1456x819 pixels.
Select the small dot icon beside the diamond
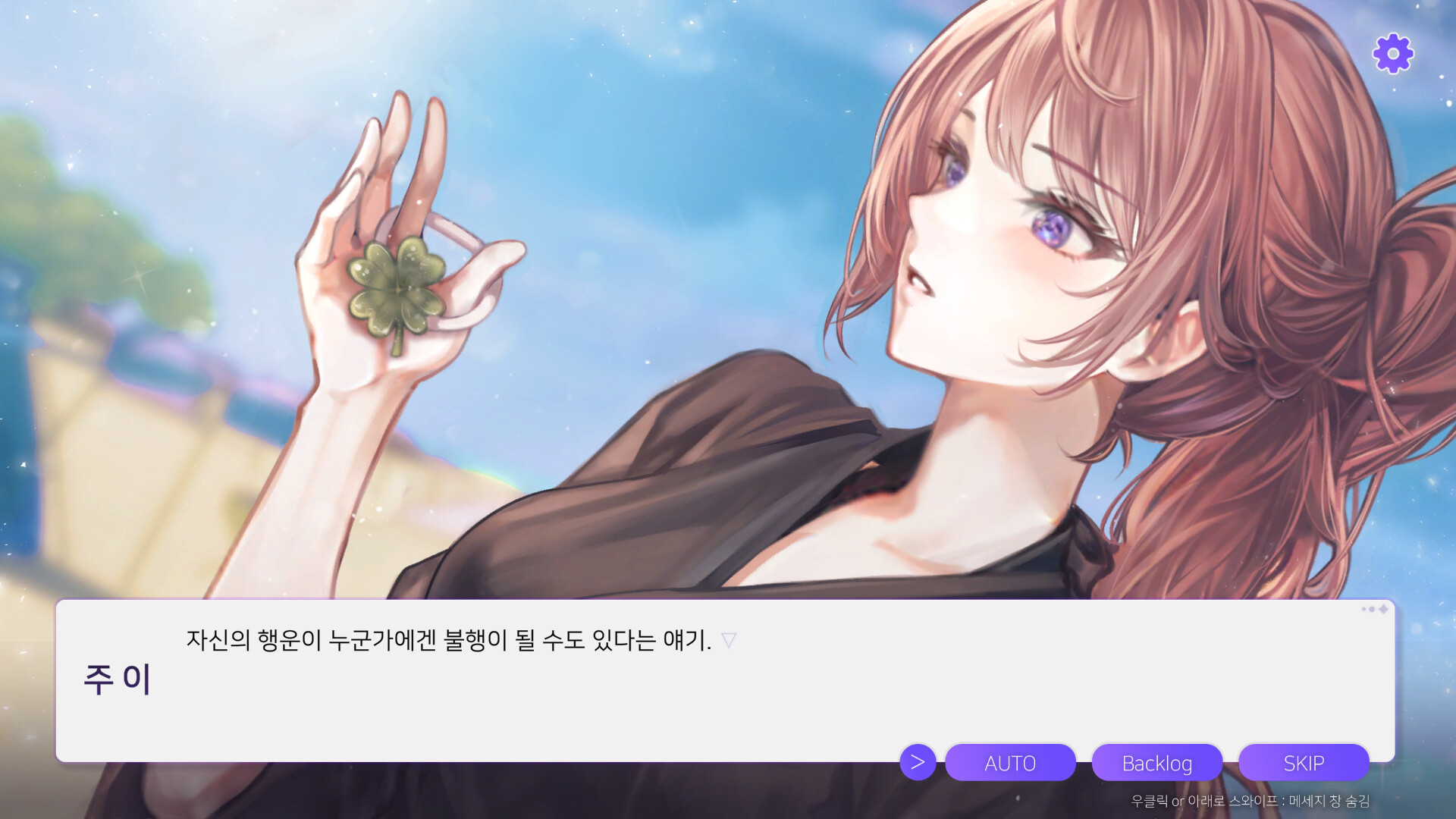point(1363,609)
